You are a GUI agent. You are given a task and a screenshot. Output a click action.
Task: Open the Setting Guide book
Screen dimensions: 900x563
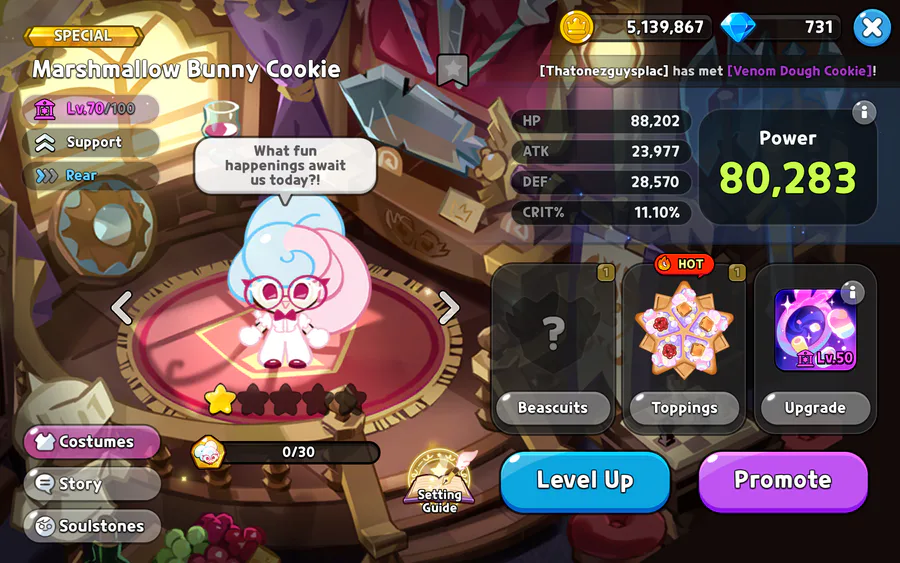point(440,482)
